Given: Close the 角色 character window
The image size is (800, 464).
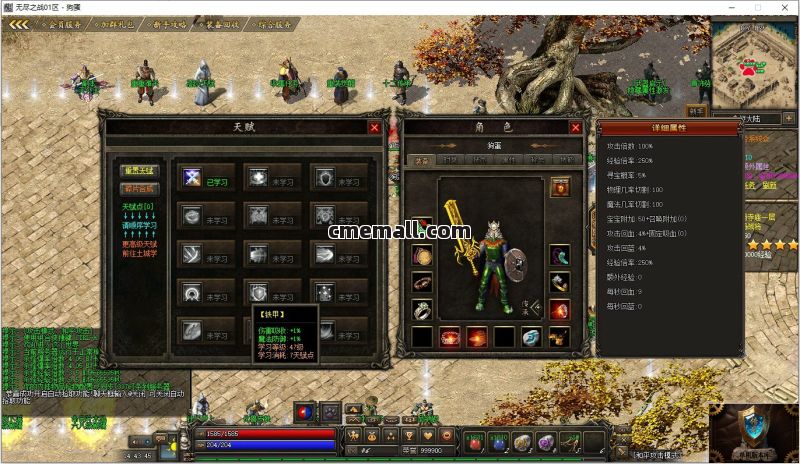Looking at the screenshot, I should 576,127.
